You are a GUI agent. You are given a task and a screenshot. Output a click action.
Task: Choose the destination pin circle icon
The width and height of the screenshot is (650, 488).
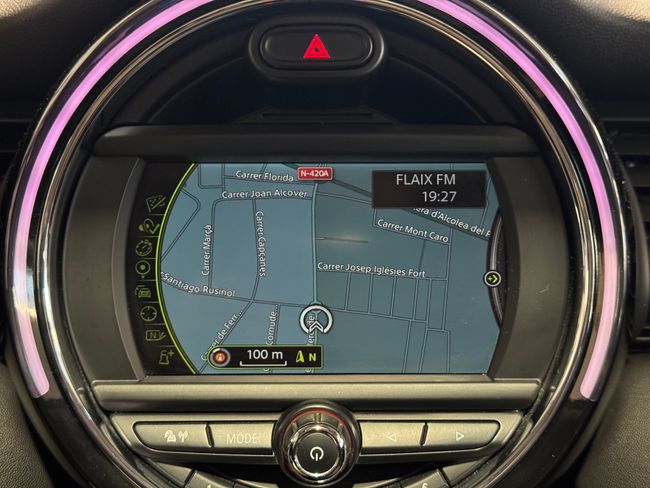click(144, 268)
